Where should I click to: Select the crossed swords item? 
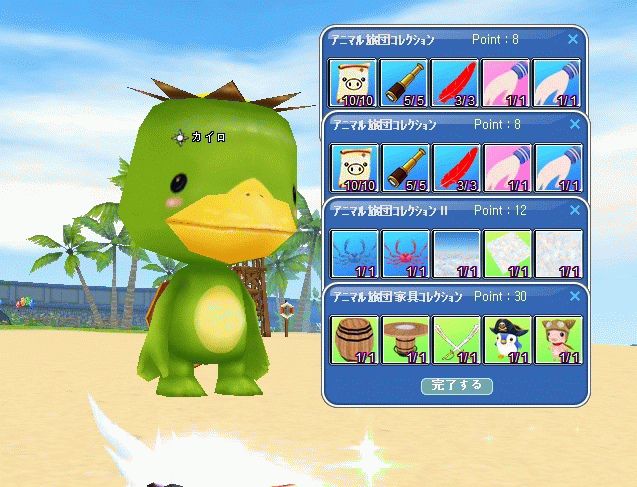pos(456,340)
